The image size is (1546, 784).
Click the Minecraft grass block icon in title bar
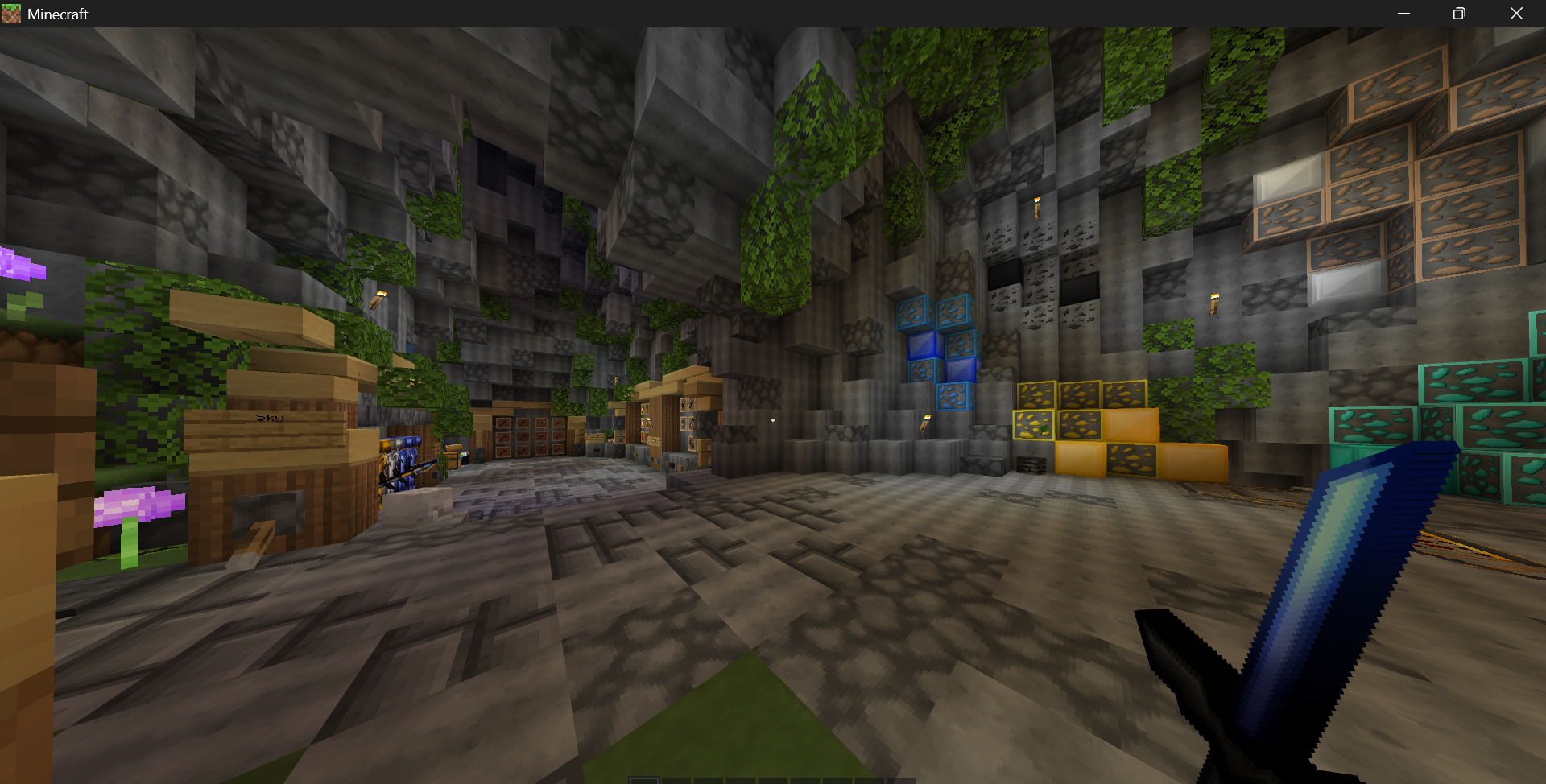pos(11,14)
